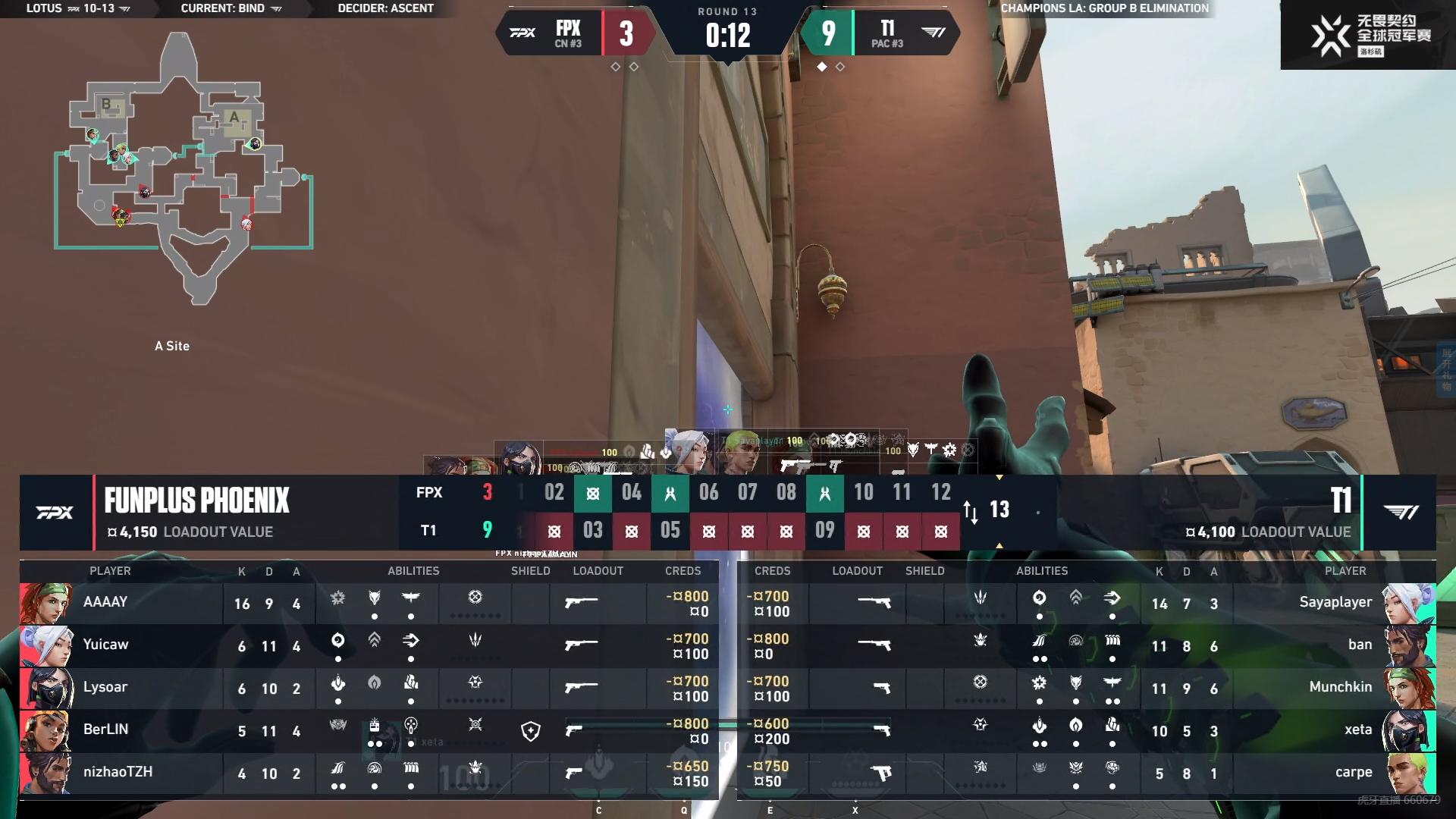The width and height of the screenshot is (1456, 819).
Task: Click the FUNPLUS PHOENIX team name
Action: [x=197, y=500]
